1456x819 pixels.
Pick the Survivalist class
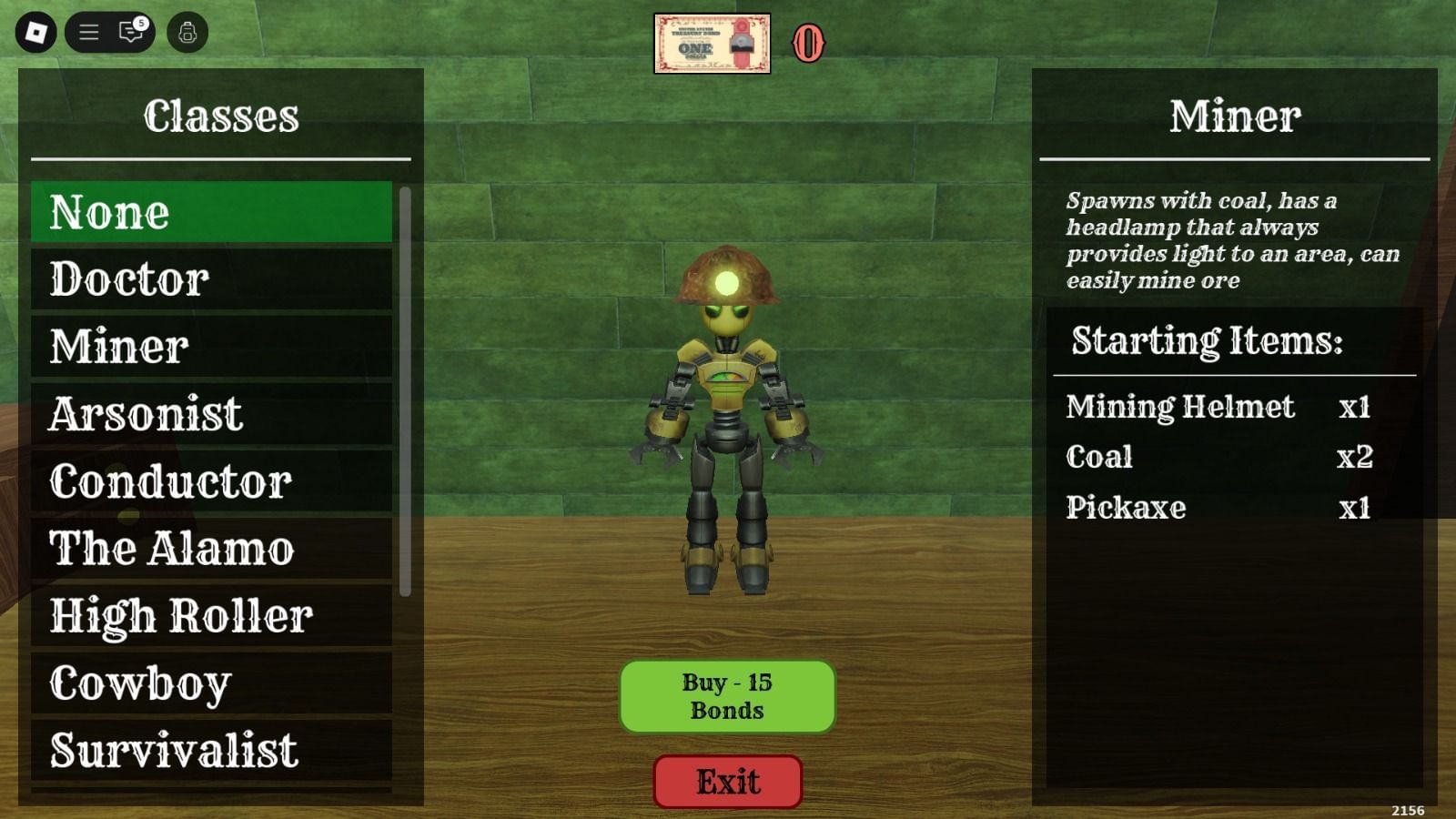click(x=211, y=750)
